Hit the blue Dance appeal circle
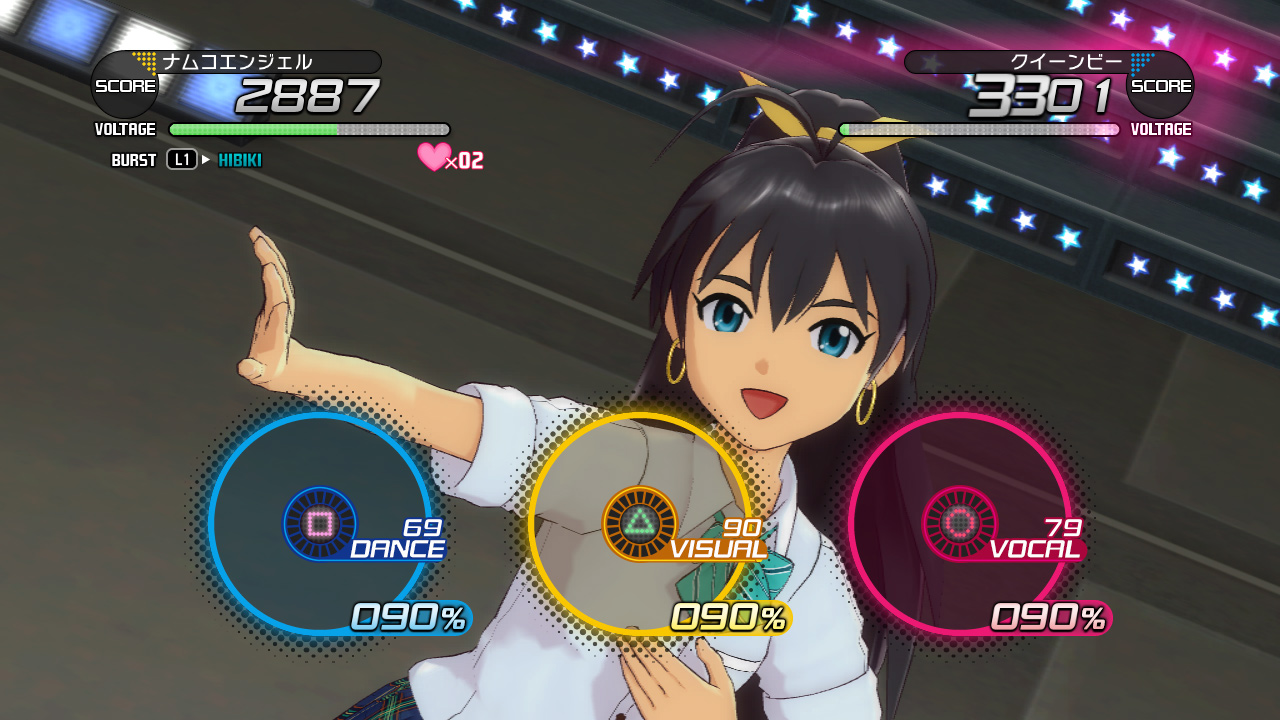Viewport: 1280px width, 720px height. pos(320,523)
